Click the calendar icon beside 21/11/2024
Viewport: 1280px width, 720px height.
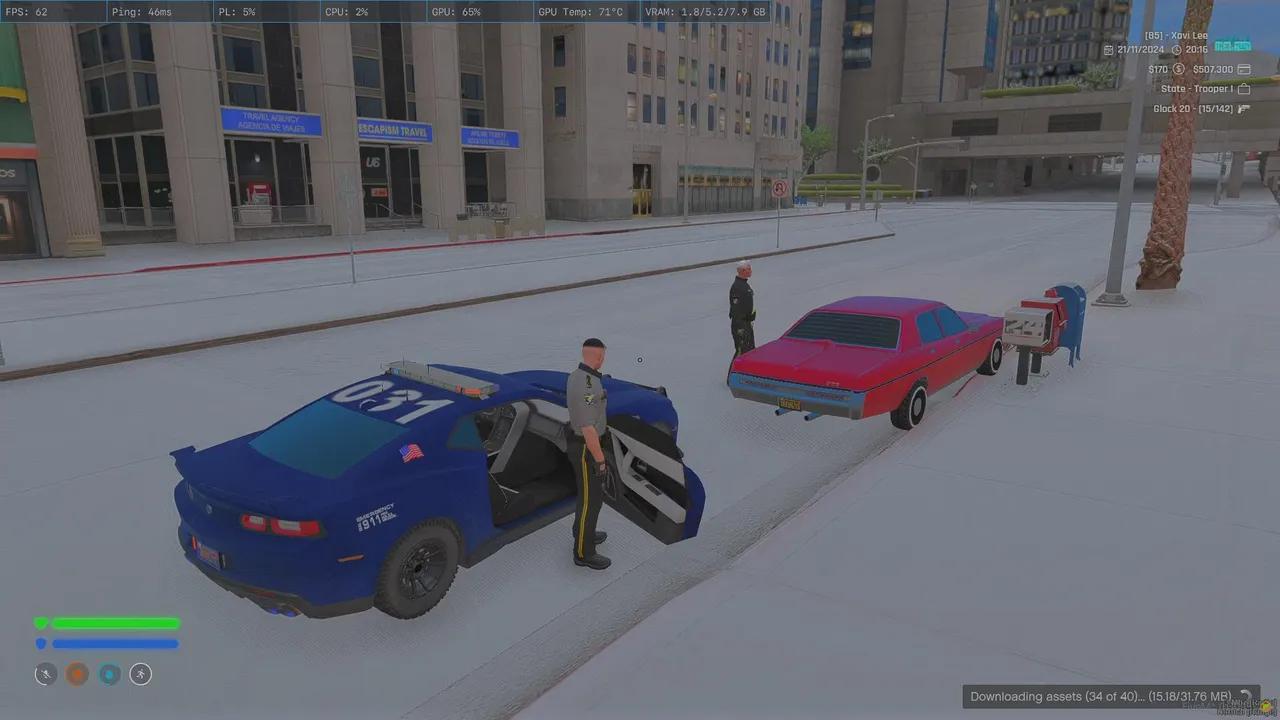(1109, 50)
